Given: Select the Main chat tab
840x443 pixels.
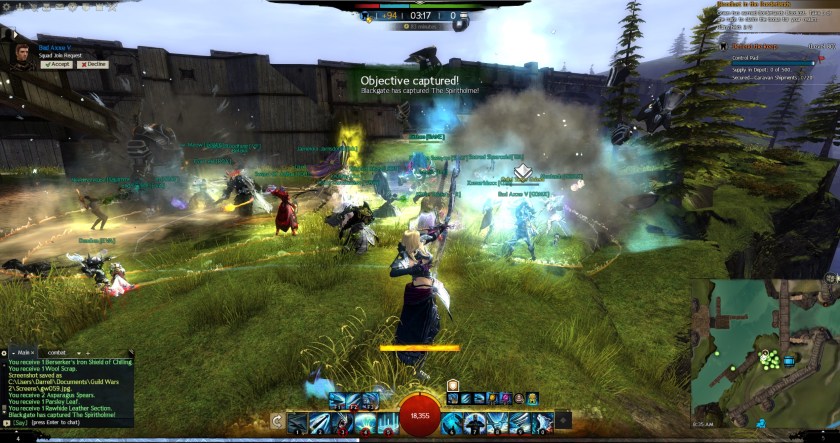Looking at the screenshot, I should click(x=21, y=352).
